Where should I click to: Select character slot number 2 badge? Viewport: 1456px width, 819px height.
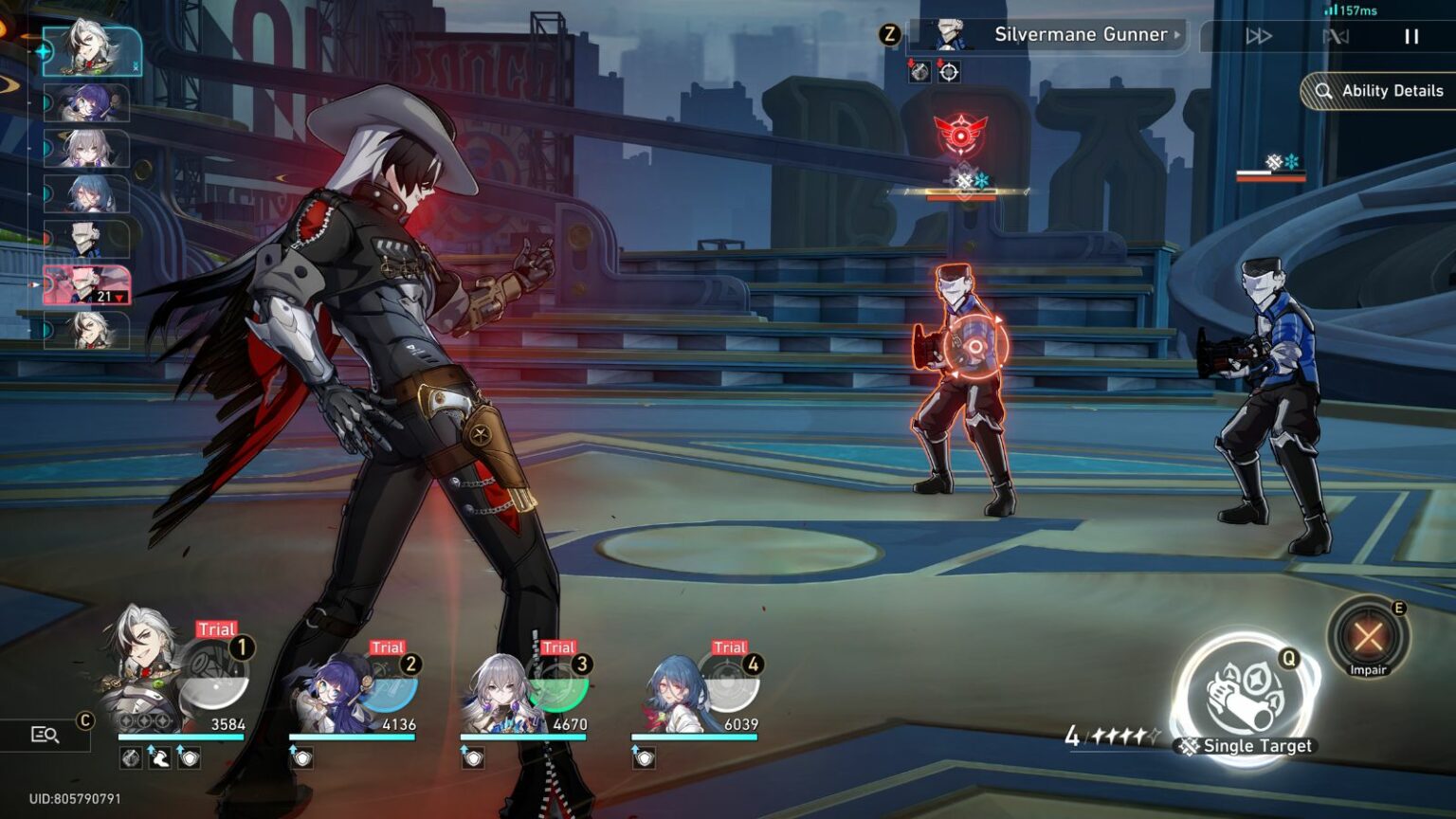click(x=411, y=664)
